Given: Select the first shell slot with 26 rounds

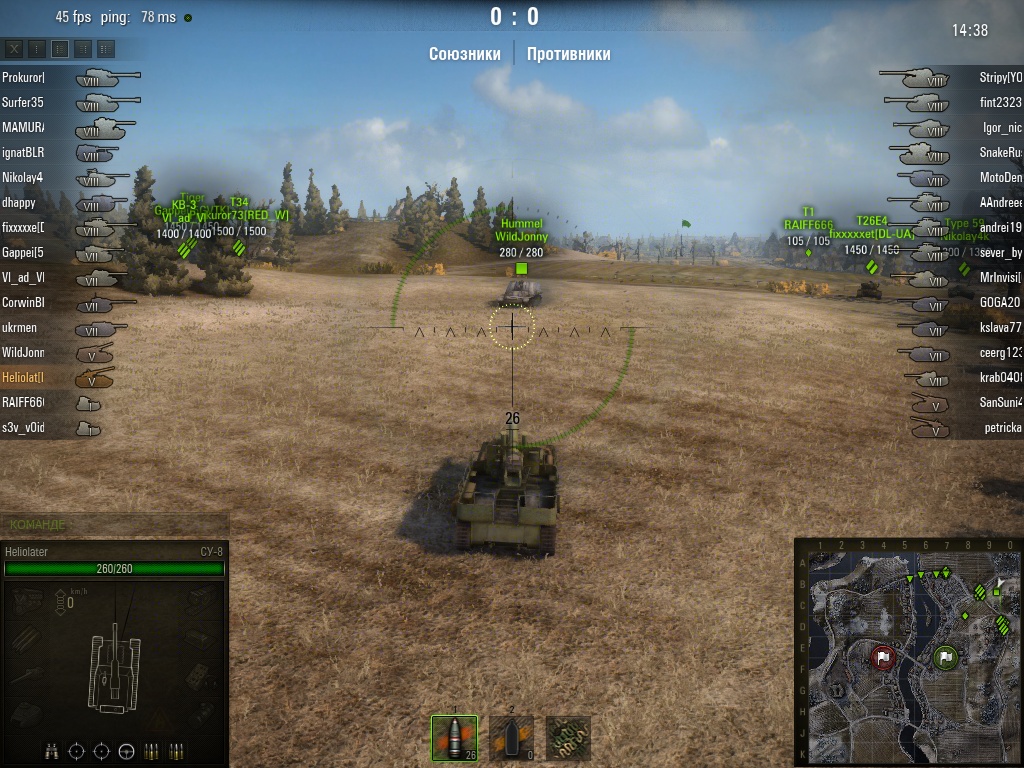Looking at the screenshot, I should pyautogui.click(x=454, y=738).
